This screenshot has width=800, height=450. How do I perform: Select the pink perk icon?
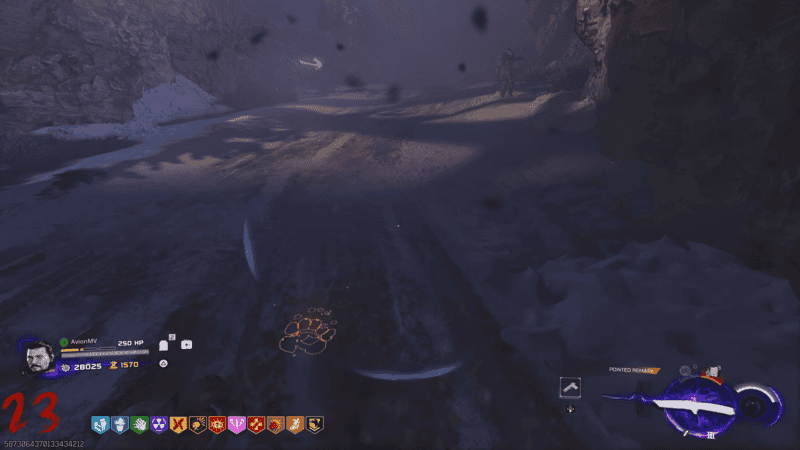pyautogui.click(x=236, y=424)
